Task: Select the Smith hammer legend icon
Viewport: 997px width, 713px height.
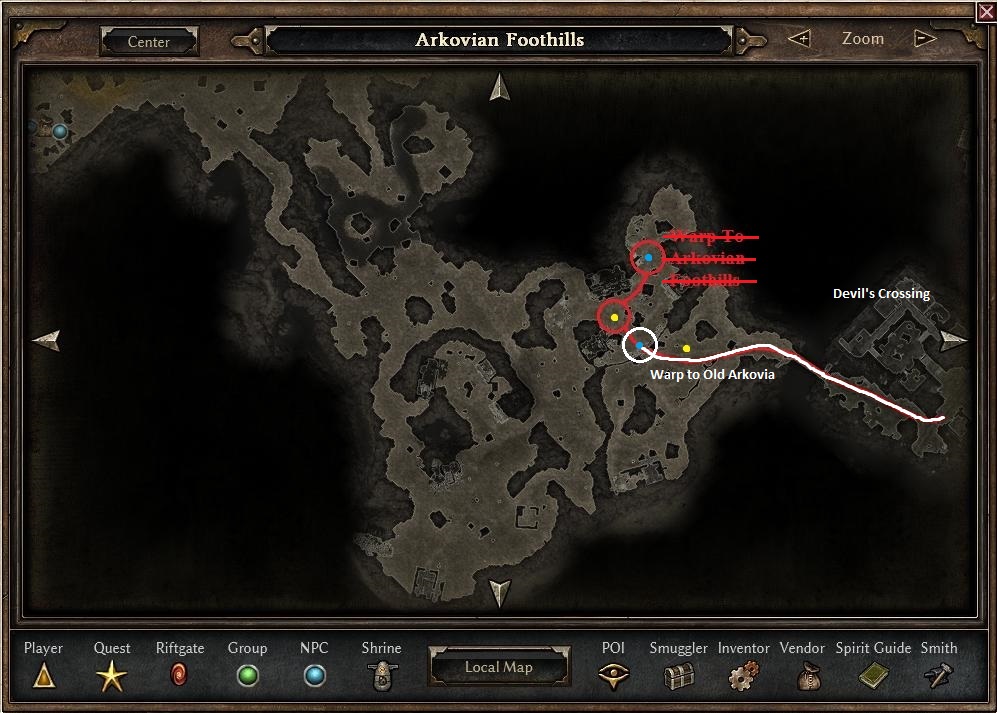Action: click(x=938, y=677)
